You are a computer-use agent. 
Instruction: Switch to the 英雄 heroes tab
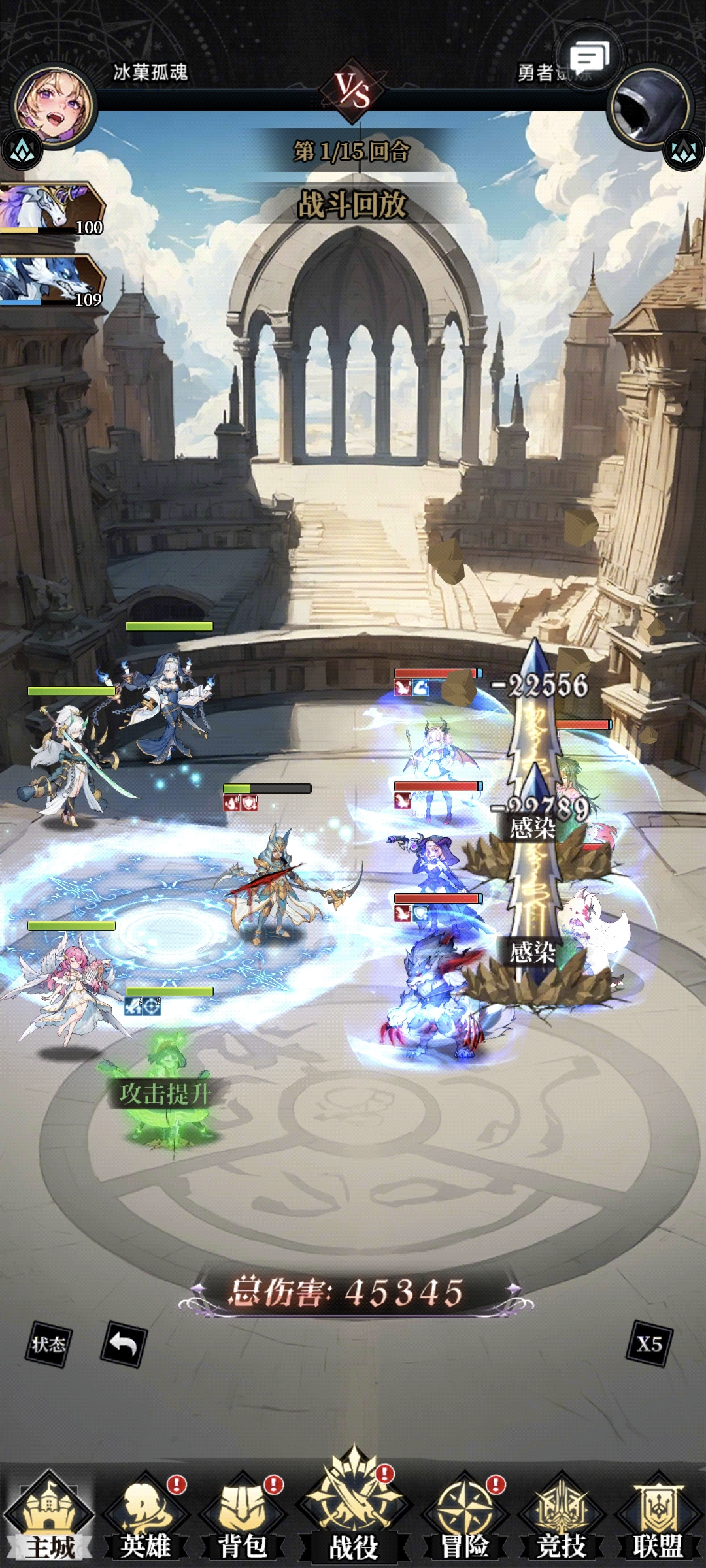pos(146,1516)
